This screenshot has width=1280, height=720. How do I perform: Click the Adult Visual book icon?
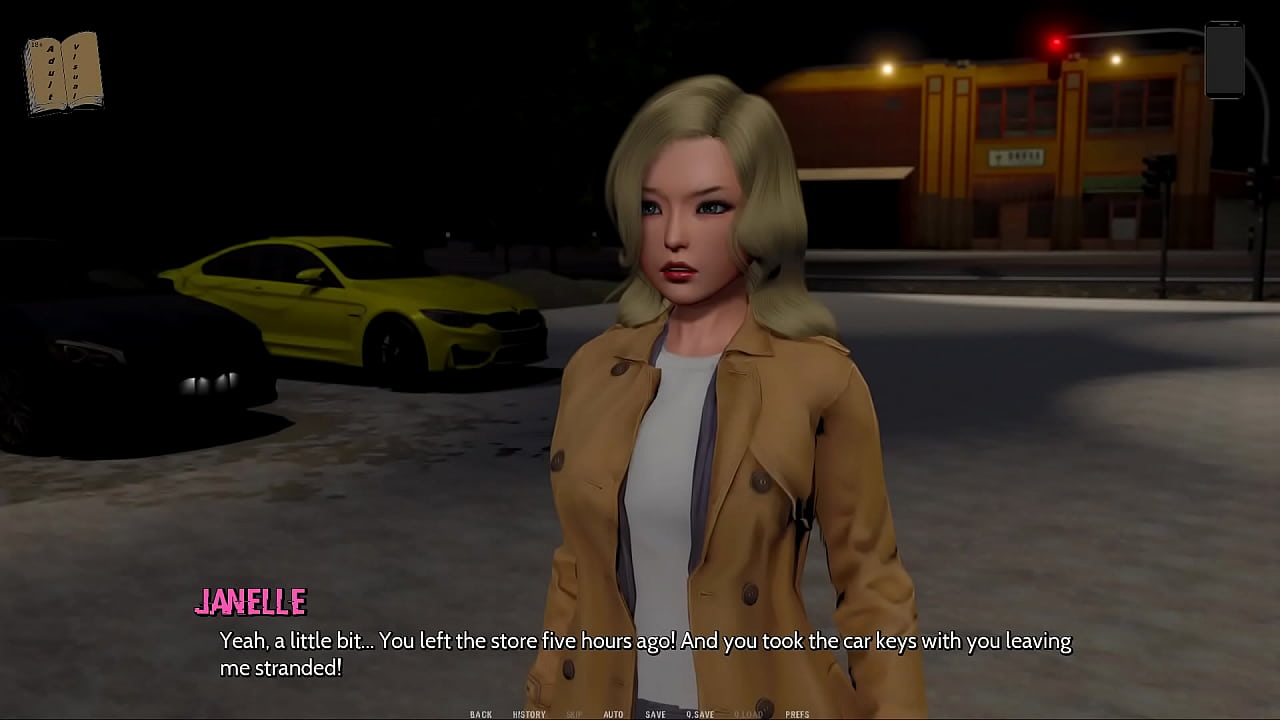[x=63, y=73]
